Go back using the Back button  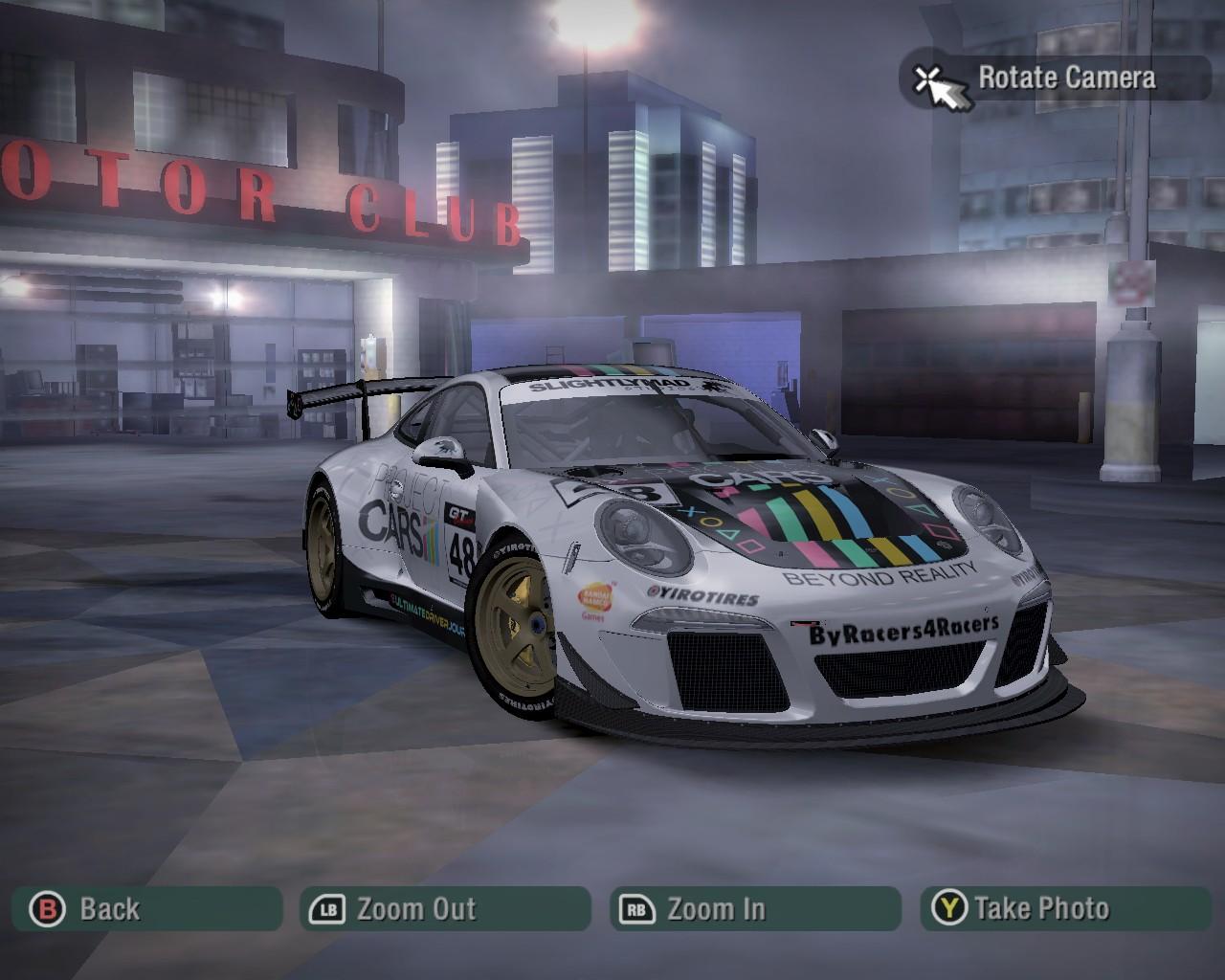[146, 908]
